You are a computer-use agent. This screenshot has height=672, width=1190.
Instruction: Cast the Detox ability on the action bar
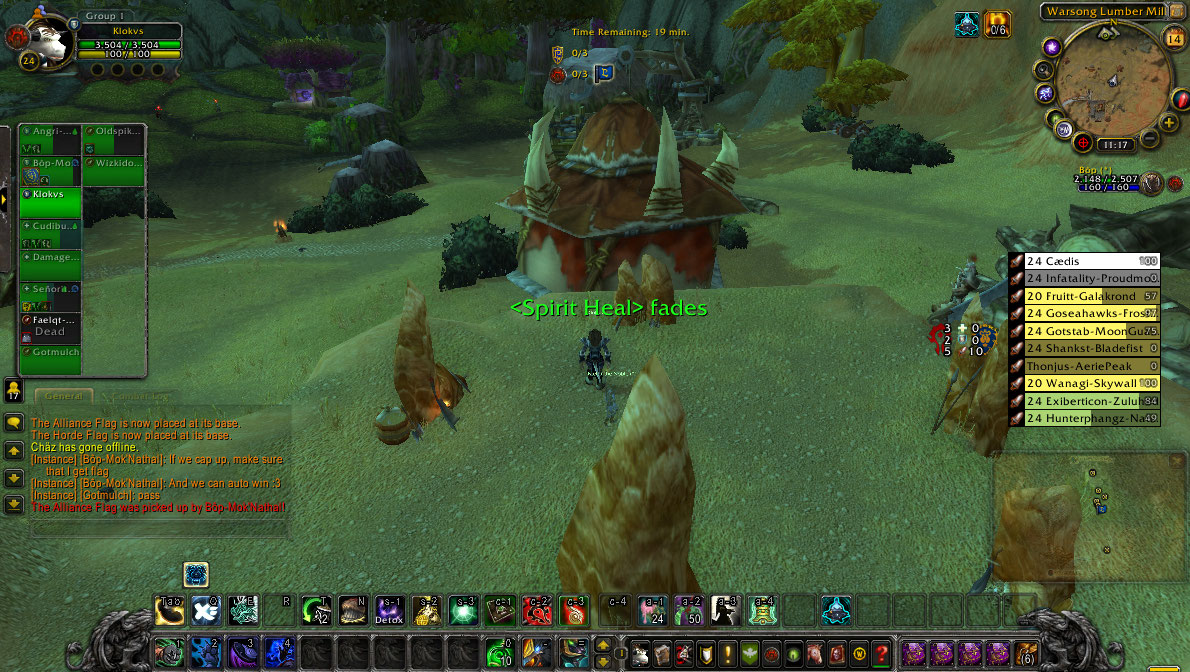point(388,609)
